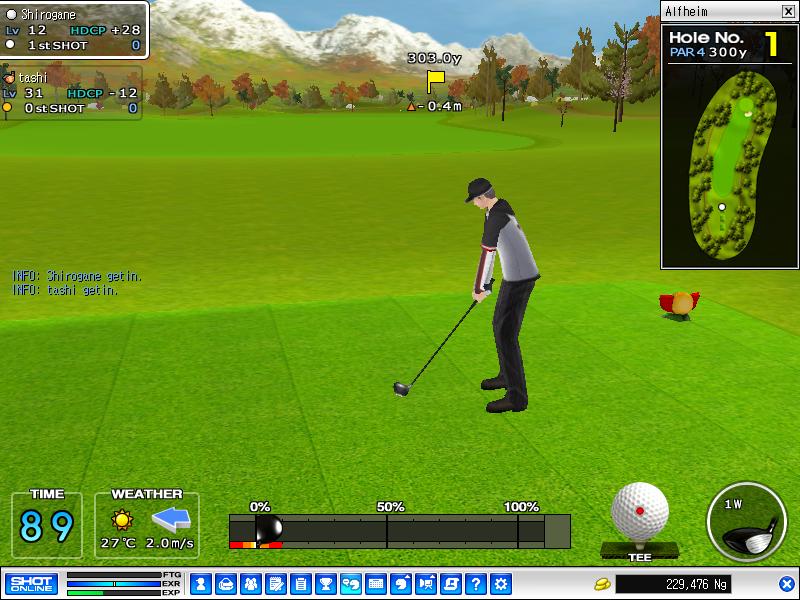Click the gold coins Ng currency icon
The width and height of the screenshot is (800, 600).
[x=602, y=583]
